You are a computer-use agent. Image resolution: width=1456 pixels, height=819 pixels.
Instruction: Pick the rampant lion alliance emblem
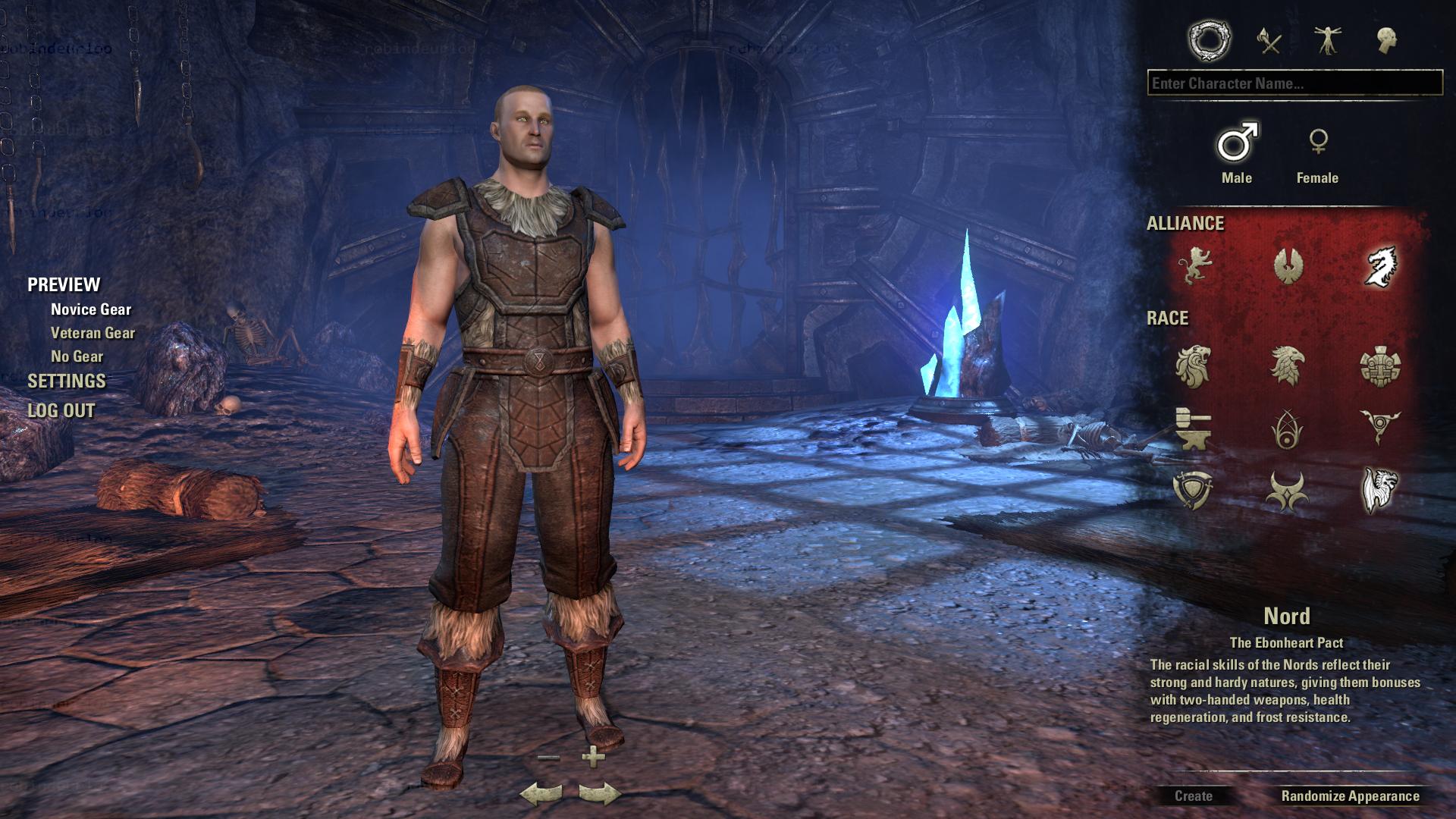[x=1194, y=265]
